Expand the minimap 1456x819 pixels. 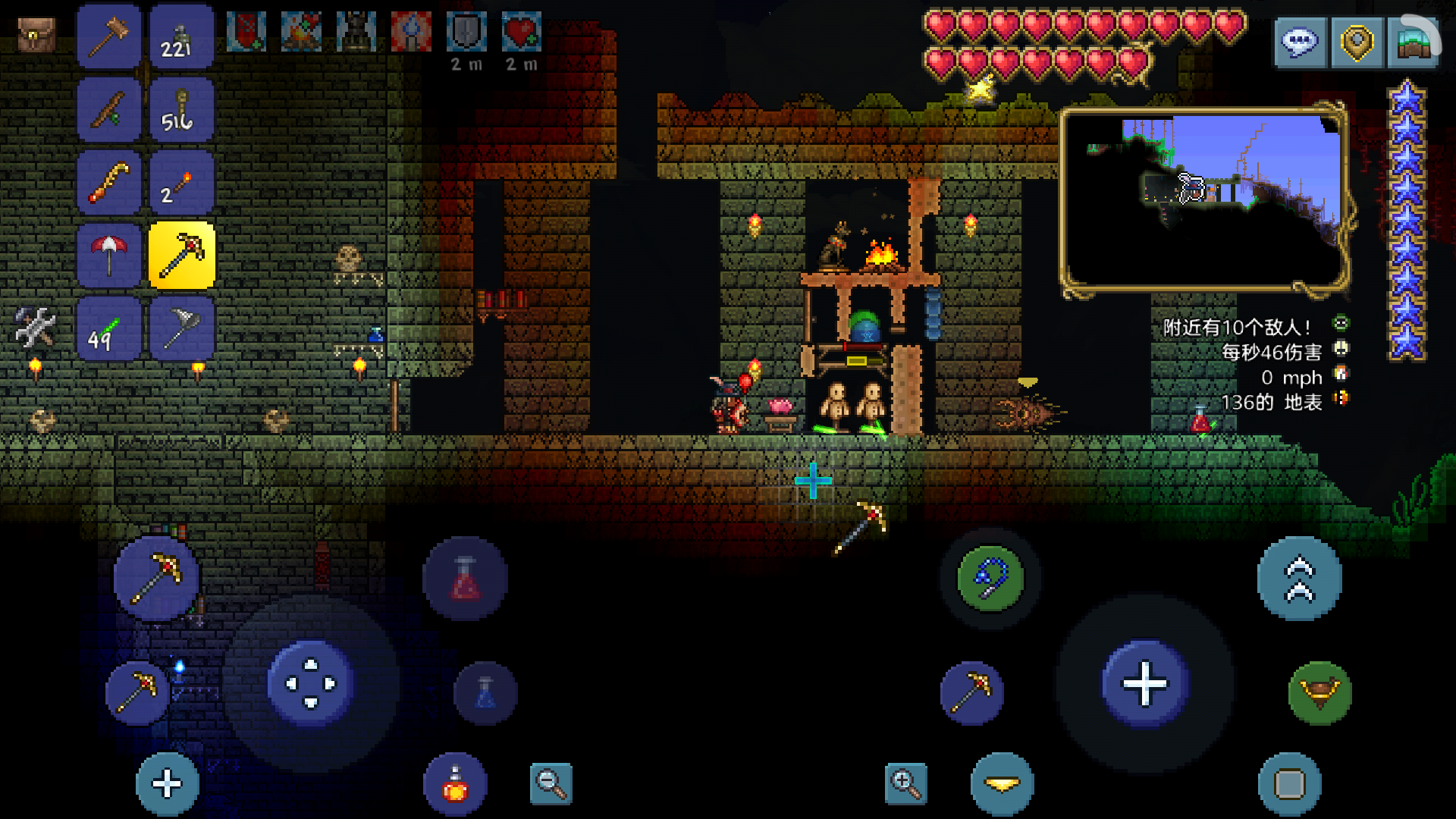1204,199
